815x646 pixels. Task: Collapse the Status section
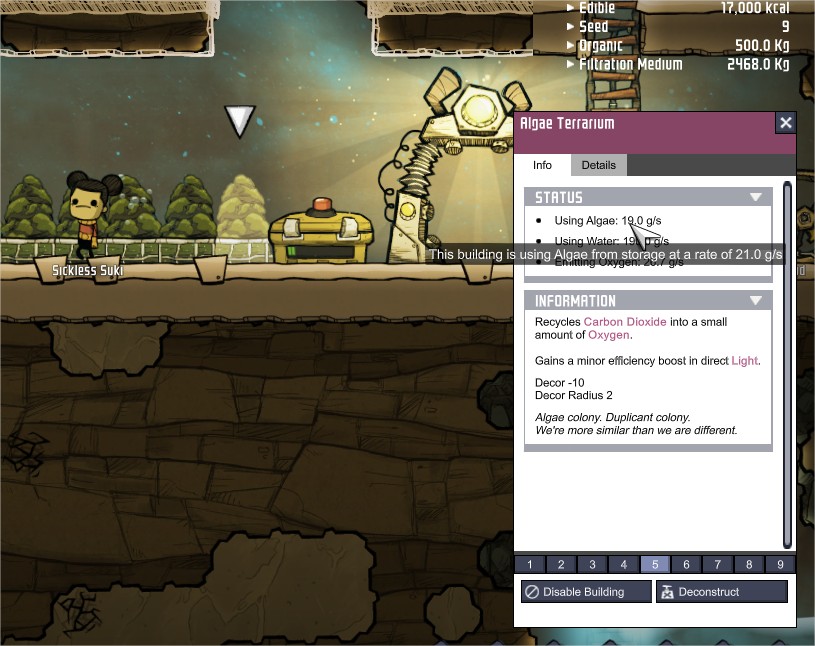[x=756, y=198]
